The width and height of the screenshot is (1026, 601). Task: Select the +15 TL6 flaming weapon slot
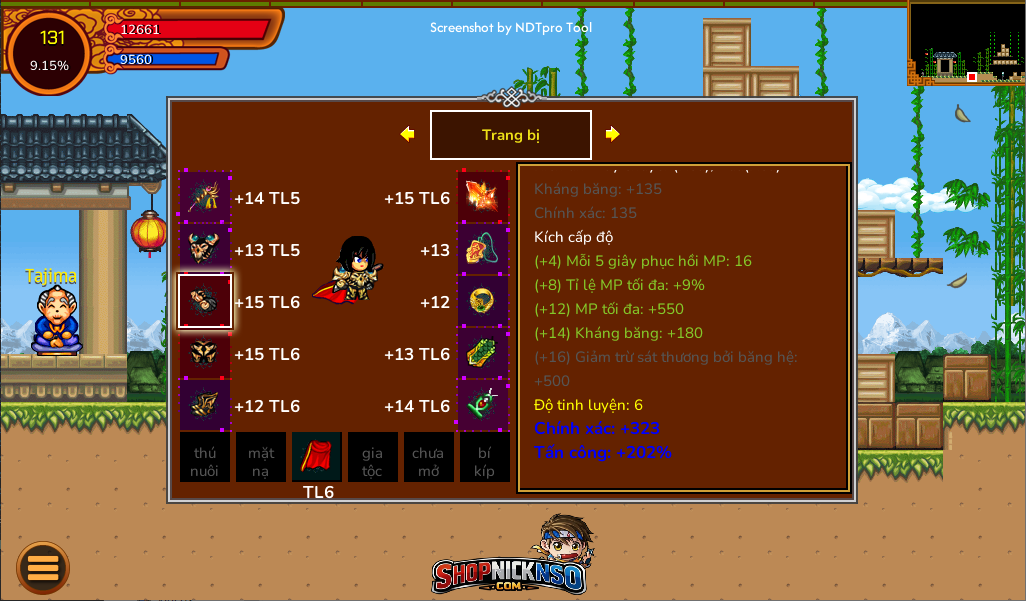pos(483,197)
